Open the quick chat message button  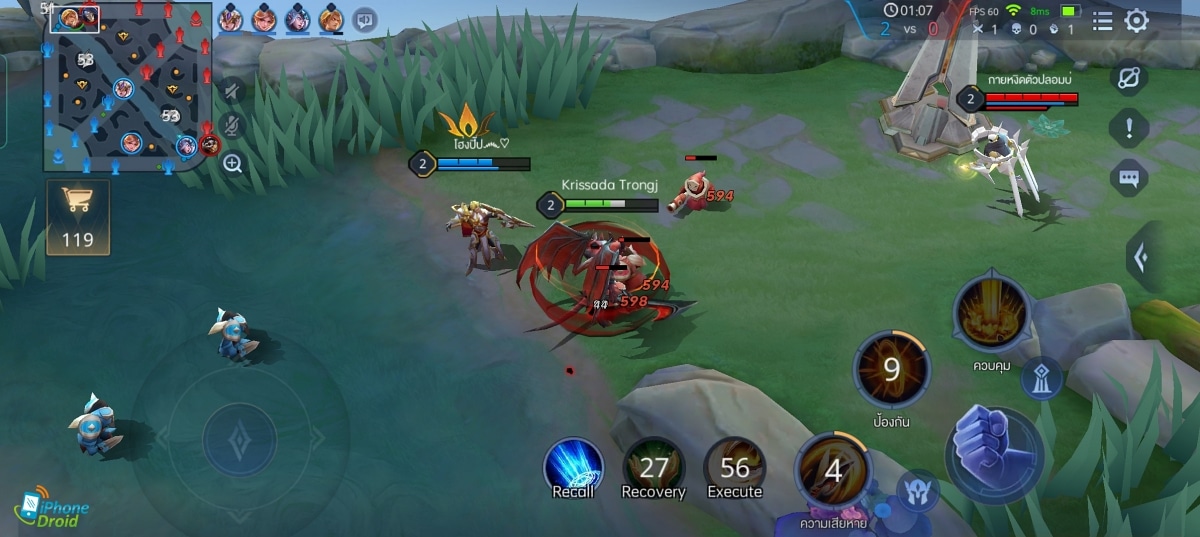(1129, 178)
